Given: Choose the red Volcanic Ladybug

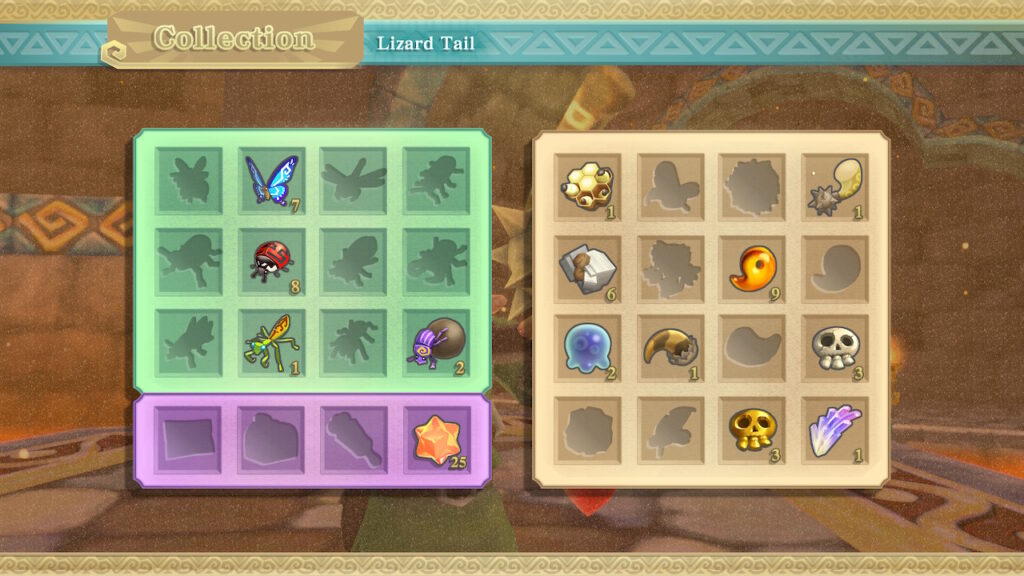Looking at the screenshot, I should [x=272, y=262].
